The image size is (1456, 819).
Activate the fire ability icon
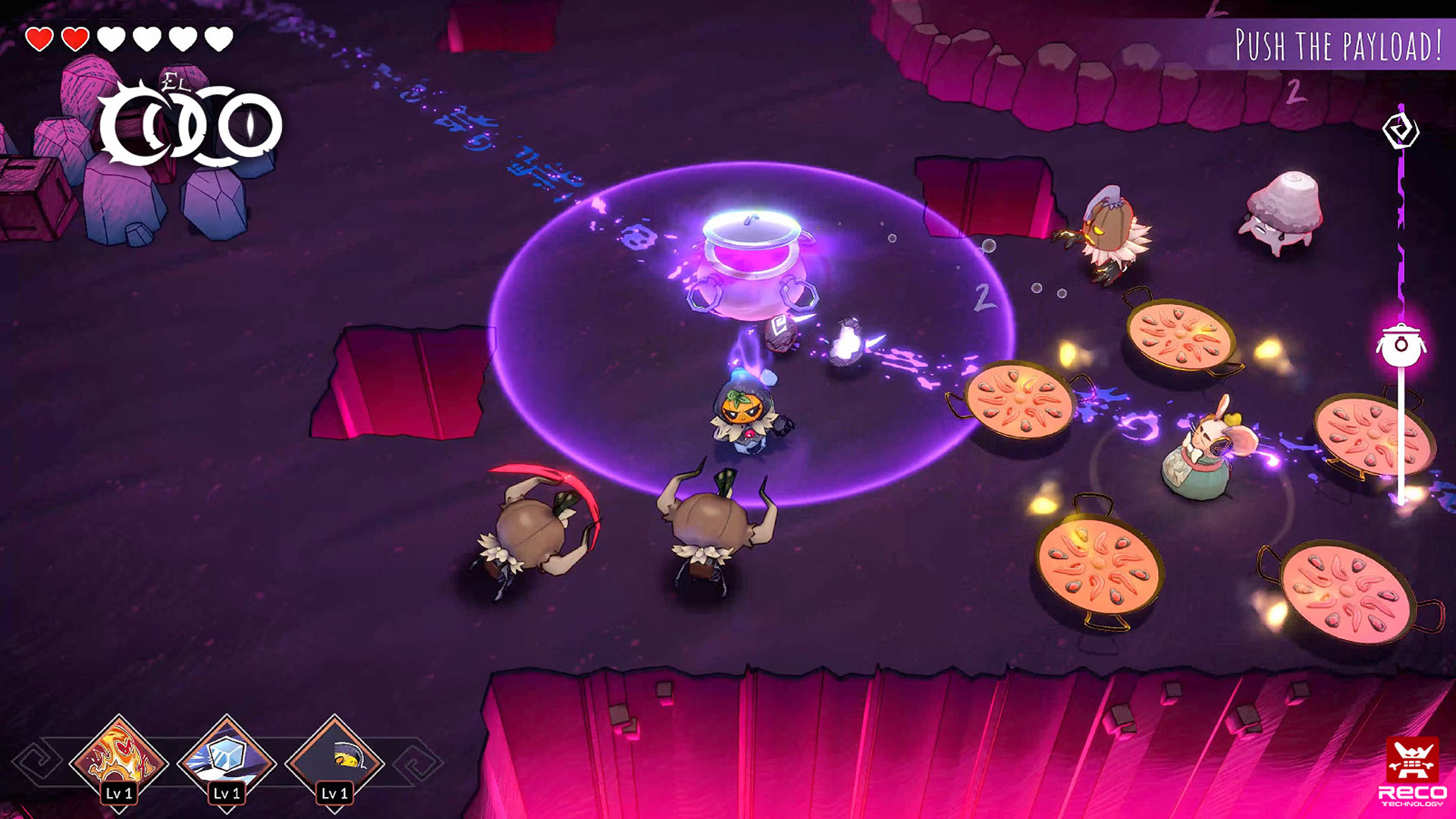[118, 760]
